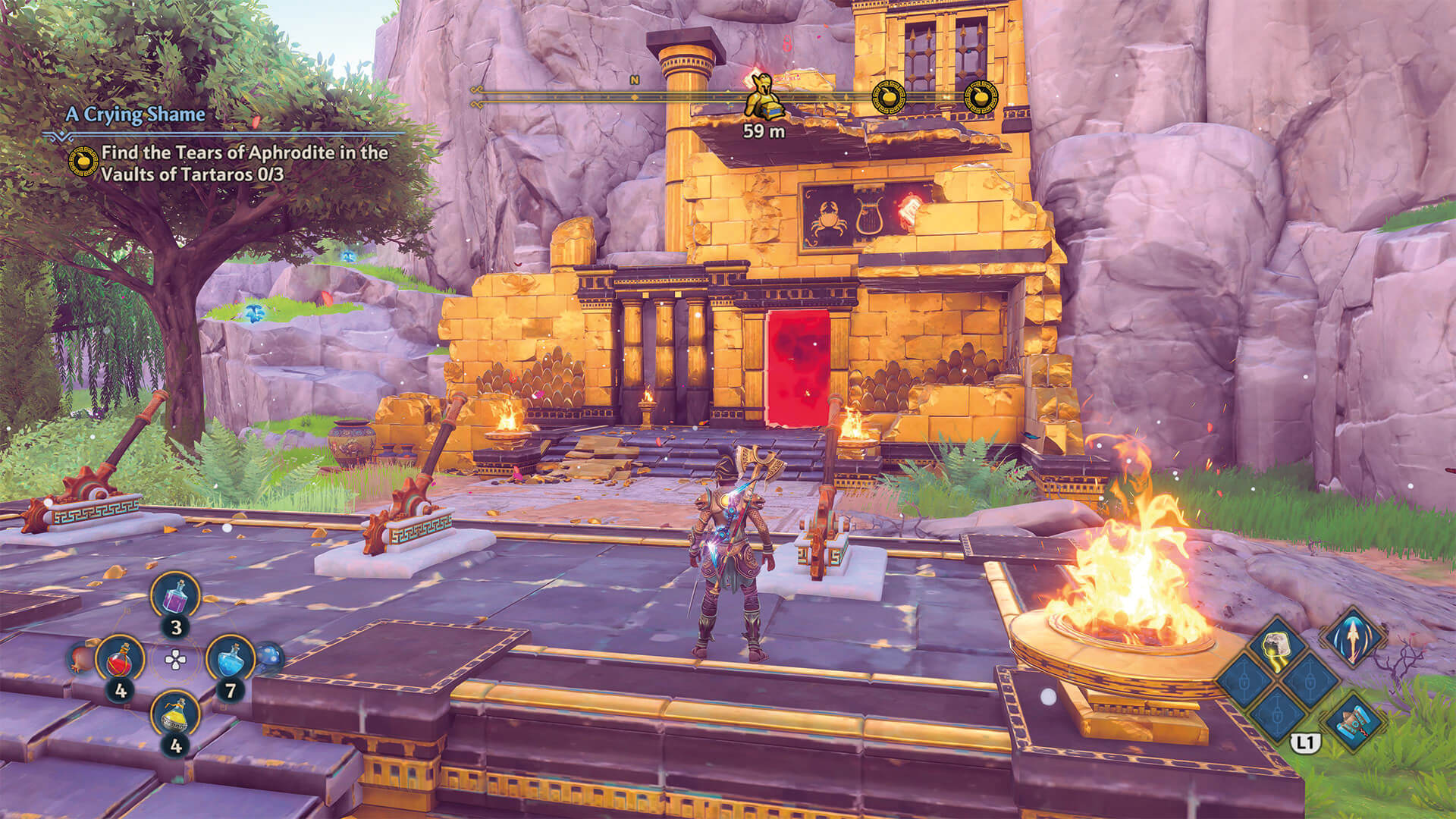The width and height of the screenshot is (1456, 819).
Task: Activate the glowing boulder ability
Action: click(x=1281, y=646)
